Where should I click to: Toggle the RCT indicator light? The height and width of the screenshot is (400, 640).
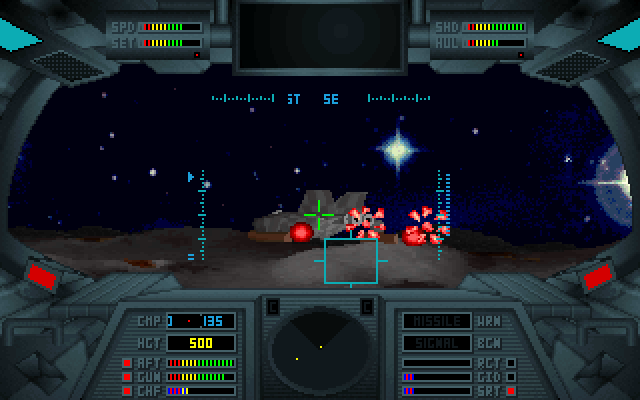(511, 363)
